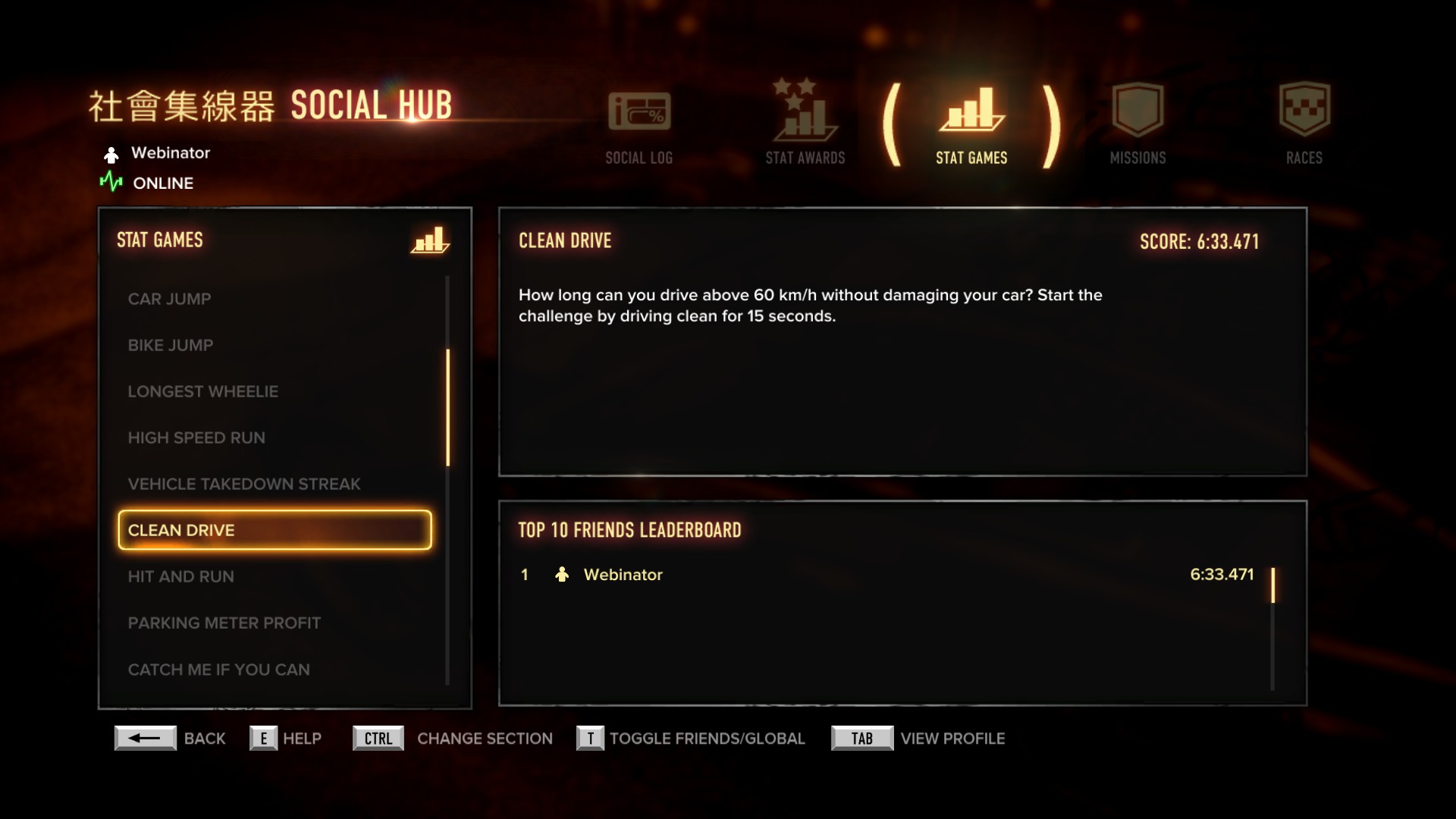Go to the Missions tab
Image resolution: width=1456 pixels, height=819 pixels.
pyautogui.click(x=1137, y=125)
